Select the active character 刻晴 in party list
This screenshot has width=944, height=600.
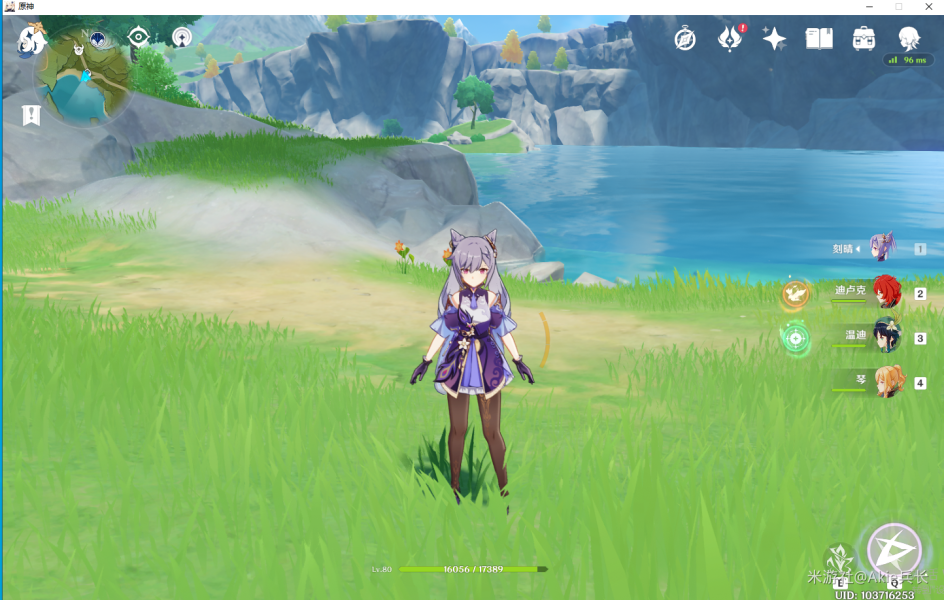tap(882, 247)
